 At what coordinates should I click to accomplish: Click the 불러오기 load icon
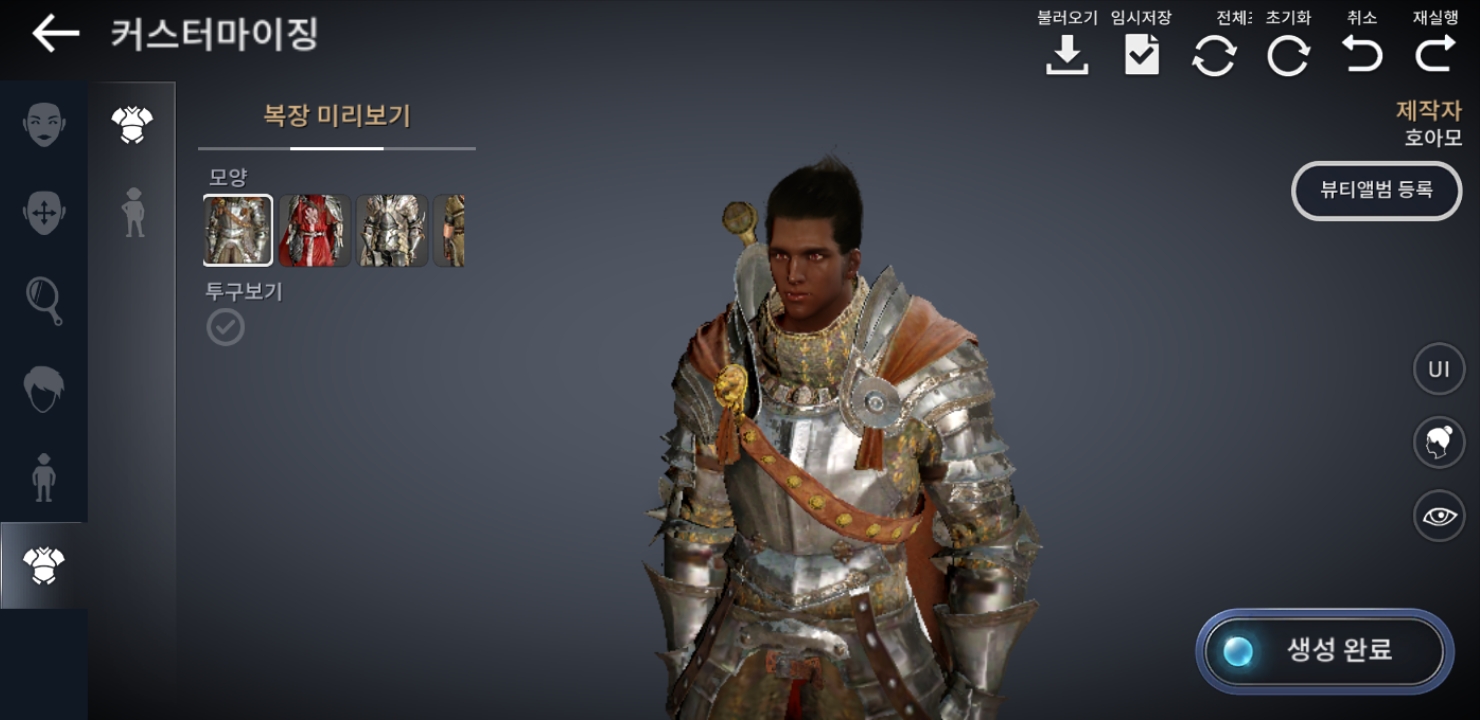point(1067,55)
